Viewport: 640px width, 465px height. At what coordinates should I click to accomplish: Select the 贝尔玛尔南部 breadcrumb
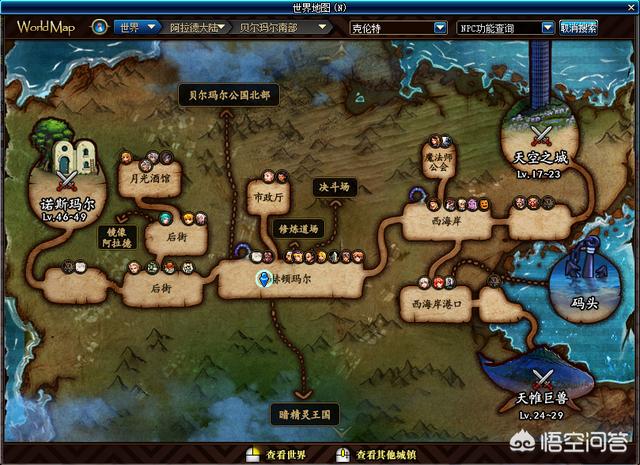[x=269, y=27]
